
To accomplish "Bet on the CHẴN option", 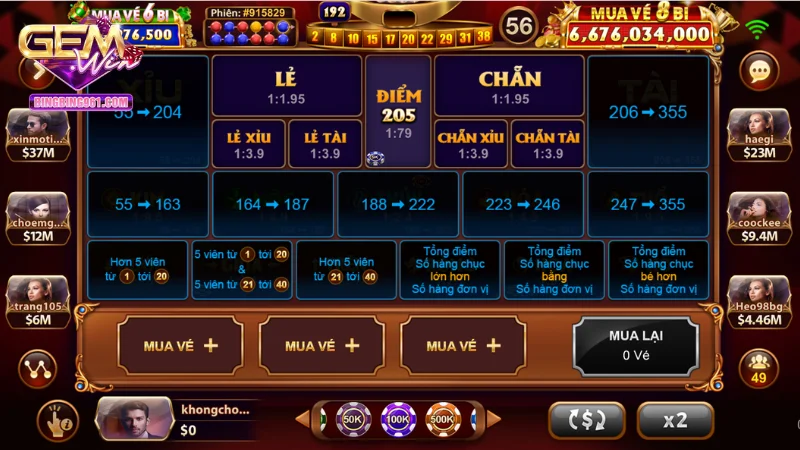I will pos(510,85).
